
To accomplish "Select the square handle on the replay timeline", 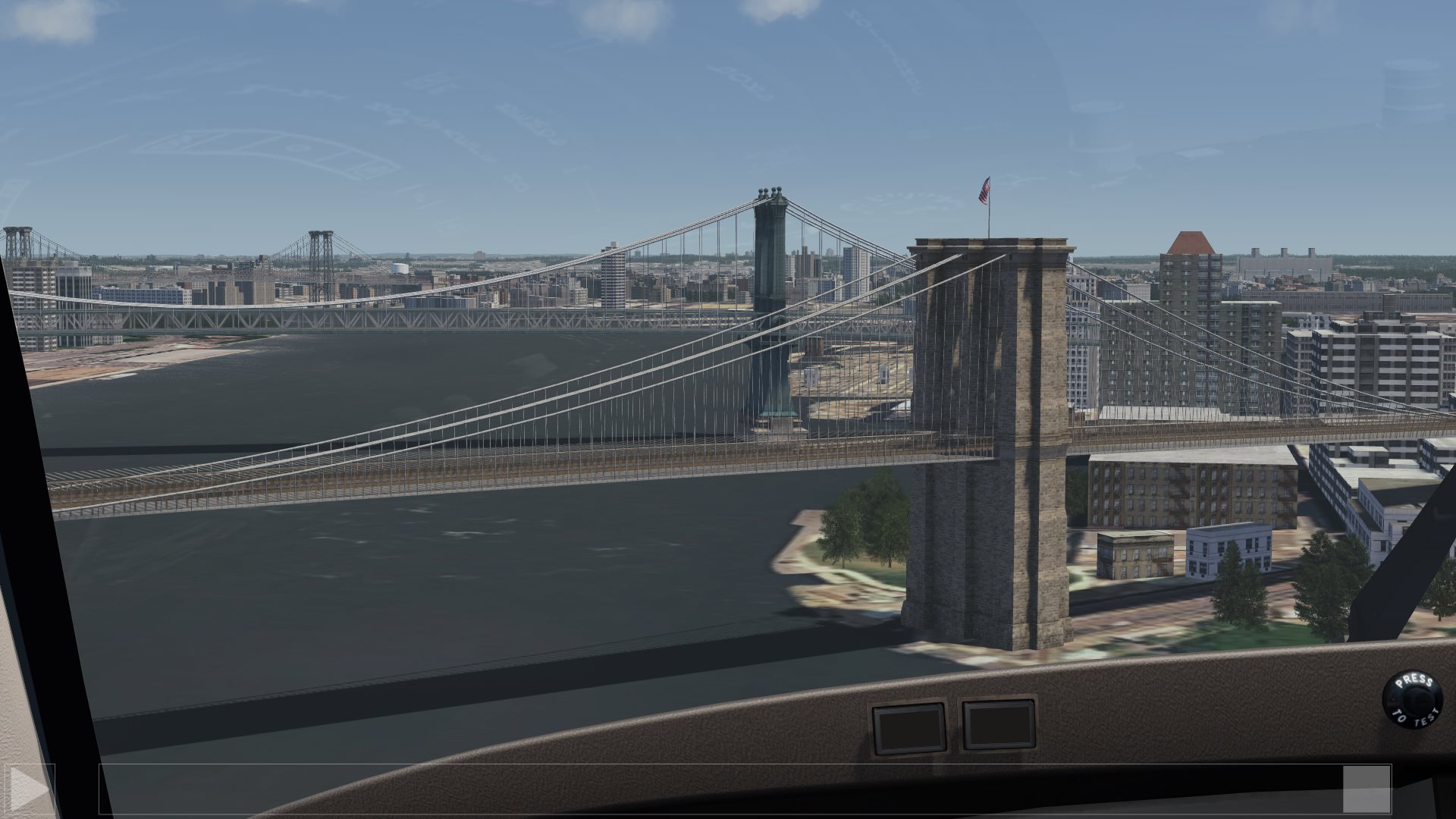I will pos(1367,789).
